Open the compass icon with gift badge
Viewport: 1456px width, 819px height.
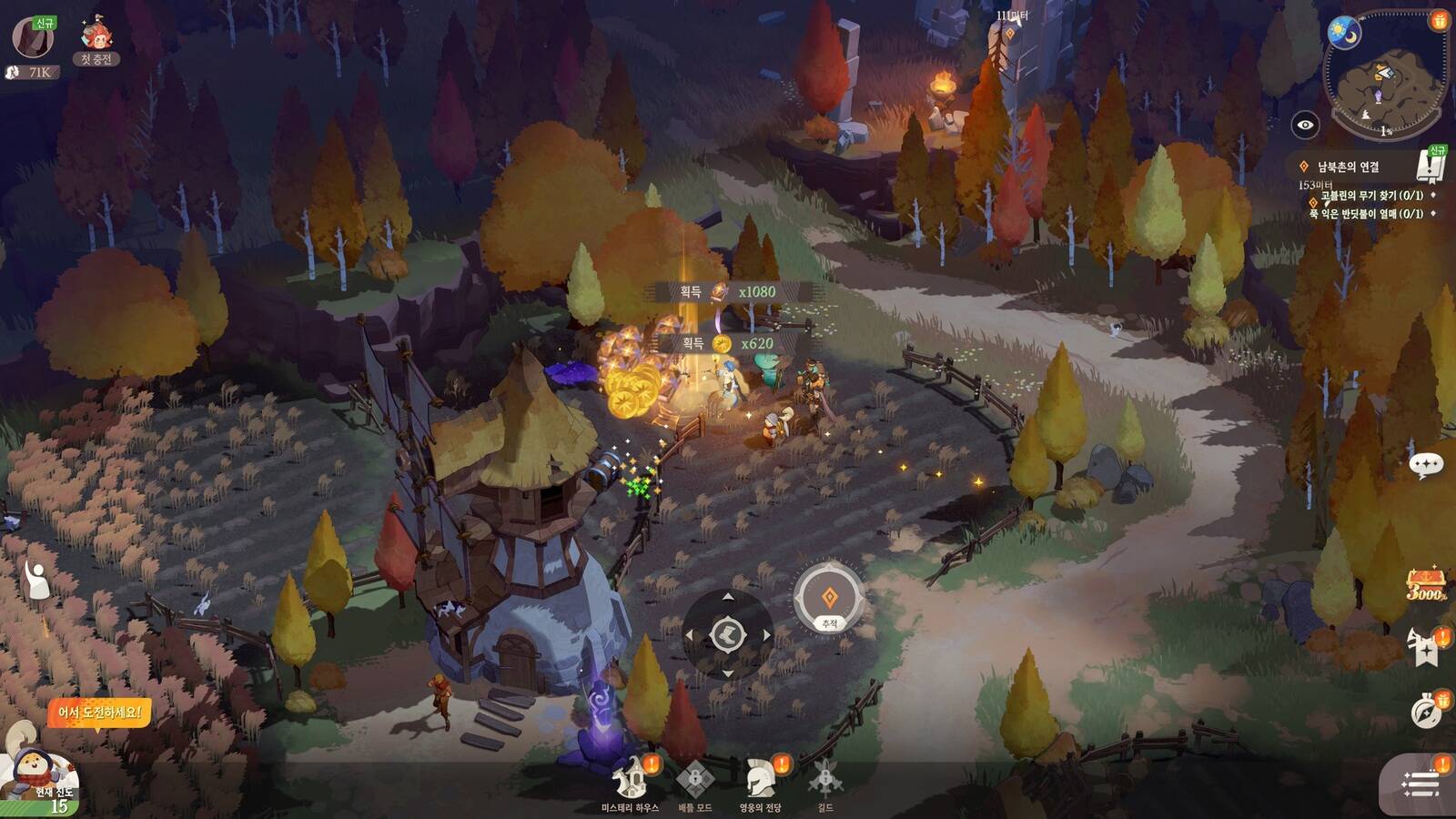pyautogui.click(x=1426, y=710)
